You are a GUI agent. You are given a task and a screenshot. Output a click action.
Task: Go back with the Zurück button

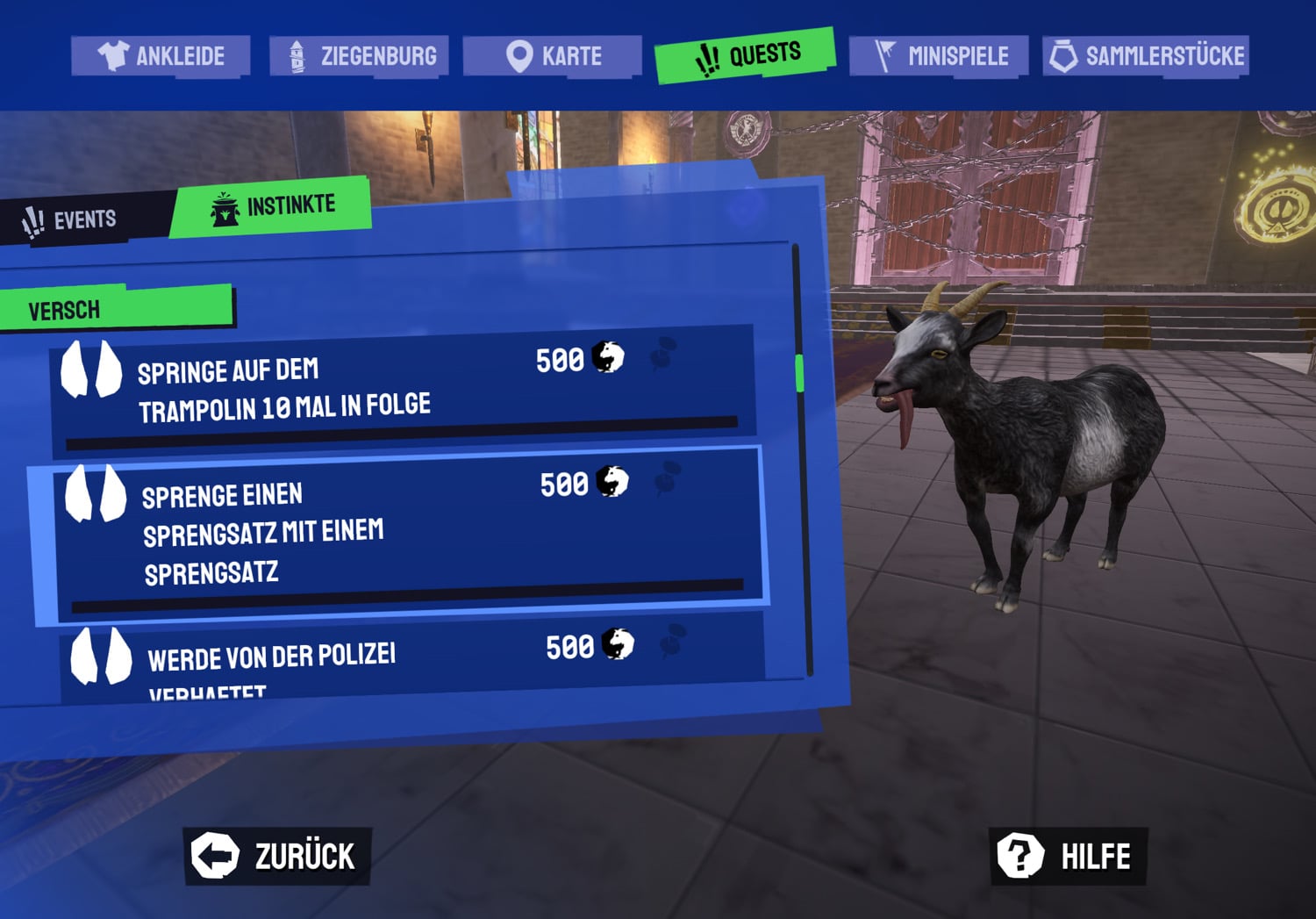pyautogui.click(x=276, y=856)
